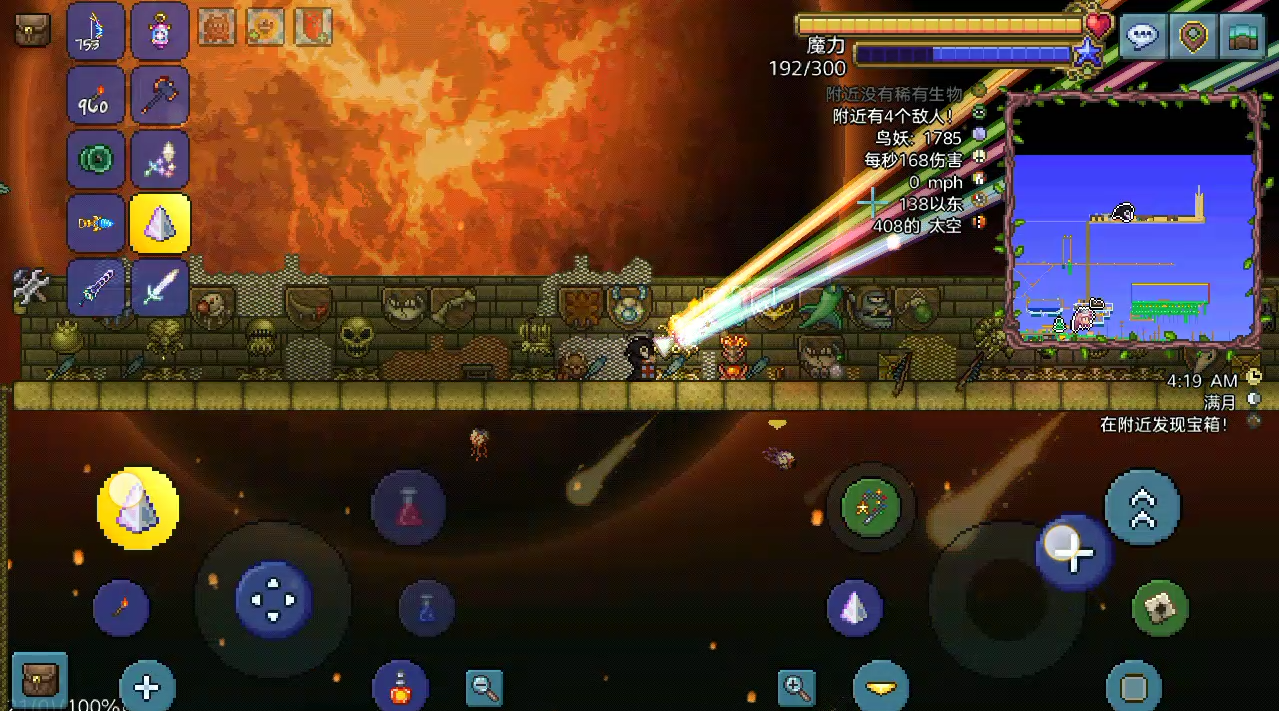Image resolution: width=1279 pixels, height=711 pixels.
Task: Select the torch stack of 960
Action: click(96, 96)
